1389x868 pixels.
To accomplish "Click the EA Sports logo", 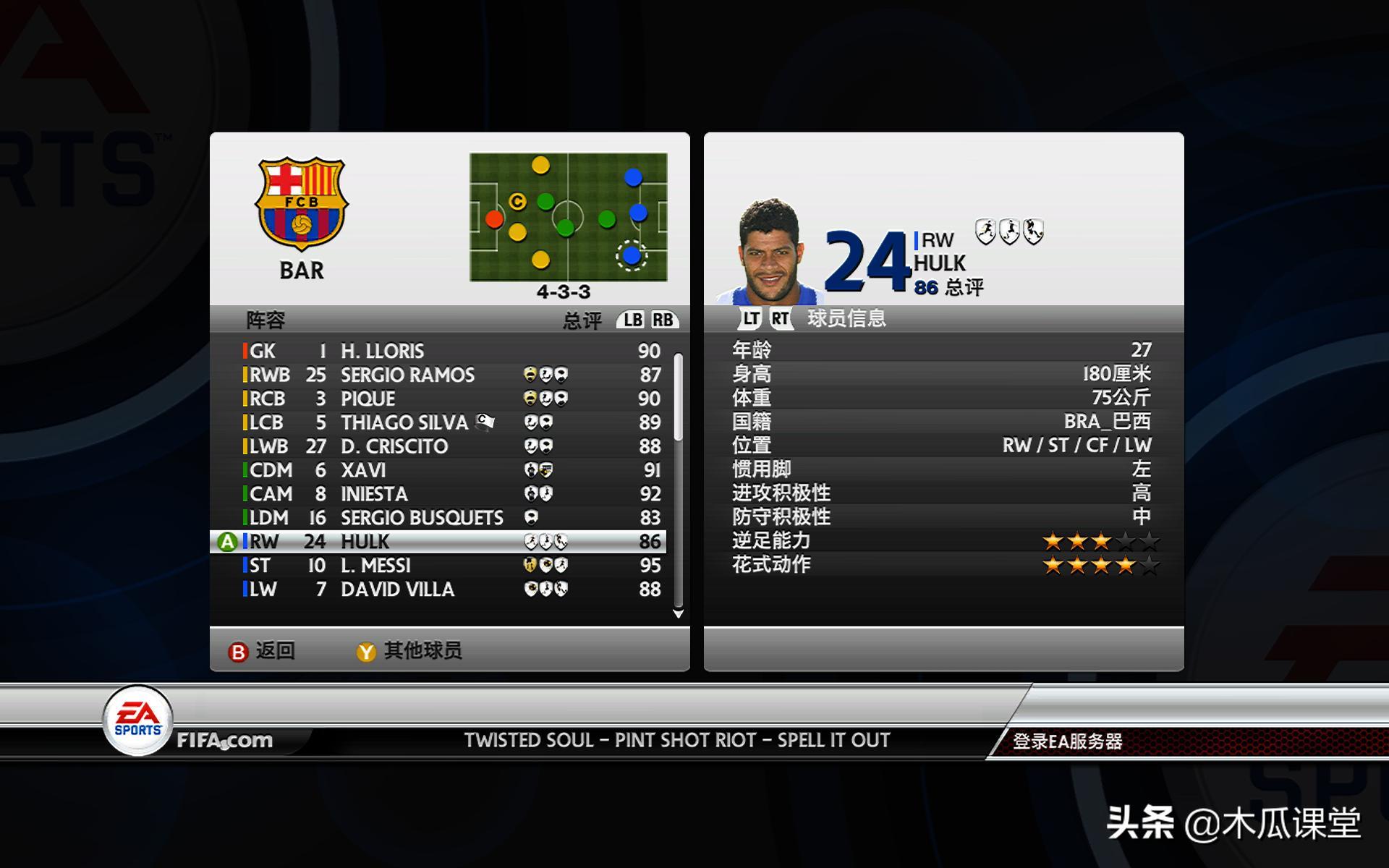I will (137, 720).
